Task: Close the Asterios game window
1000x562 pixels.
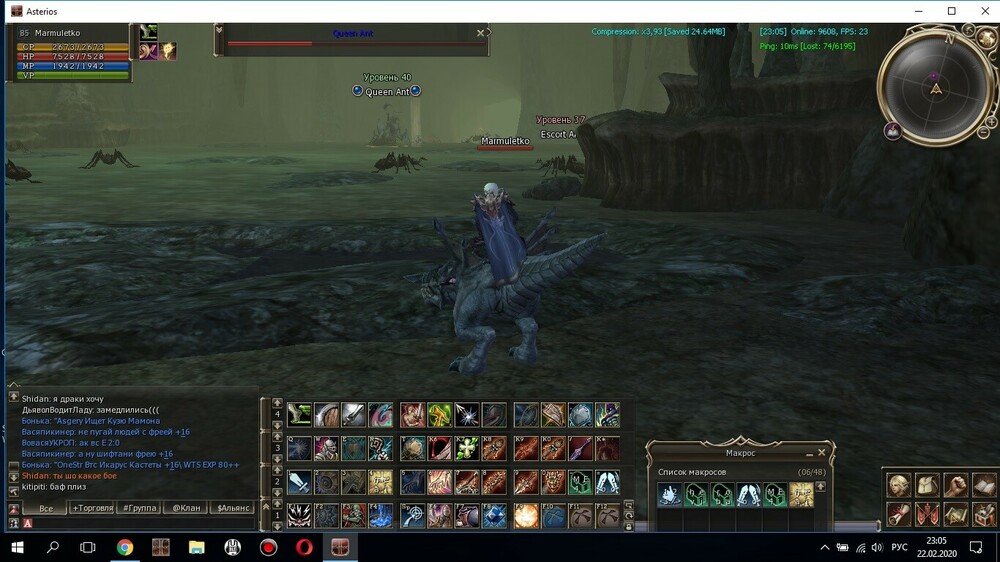Action: (x=982, y=11)
